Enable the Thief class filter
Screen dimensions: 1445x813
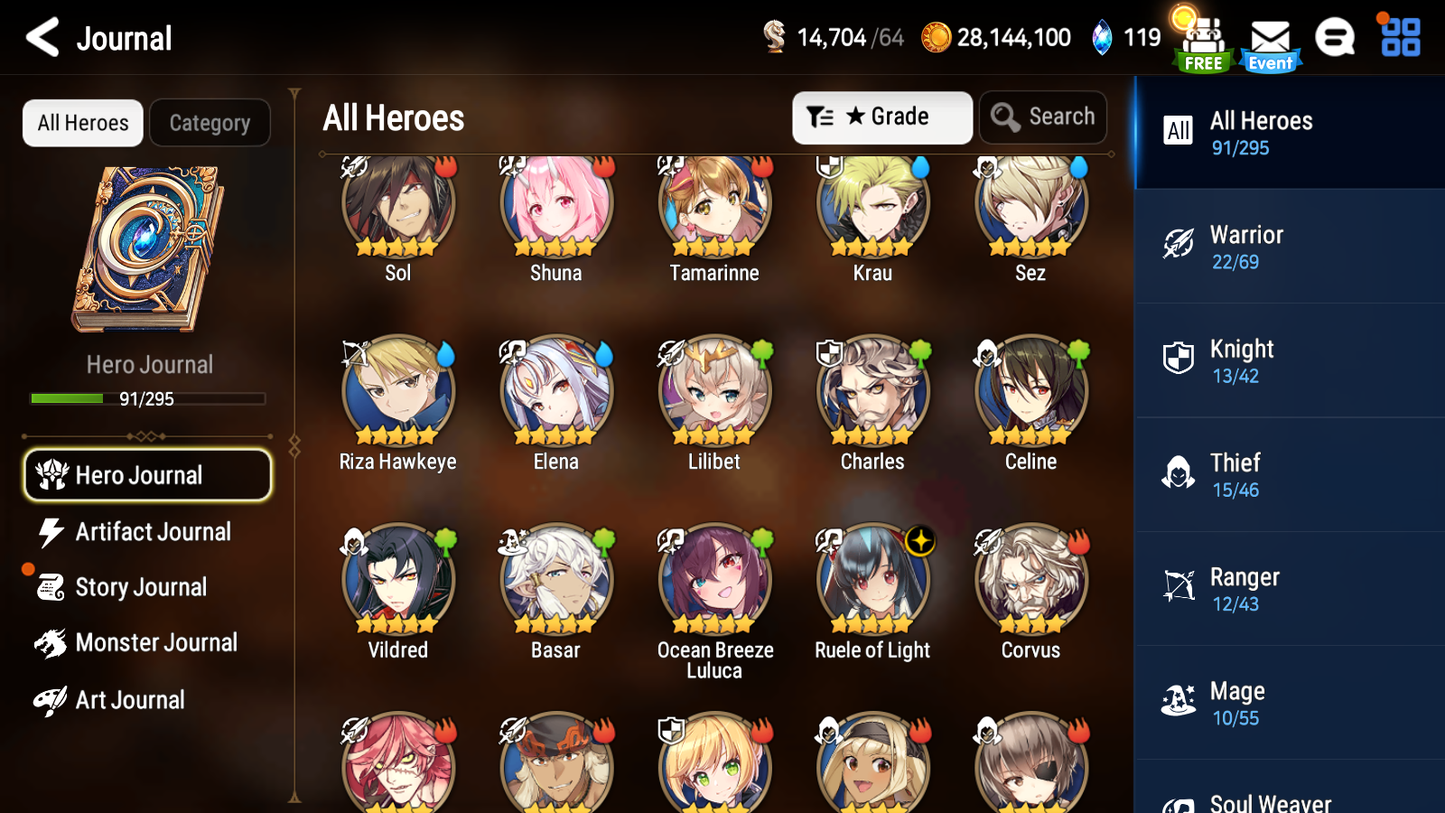(1179, 473)
